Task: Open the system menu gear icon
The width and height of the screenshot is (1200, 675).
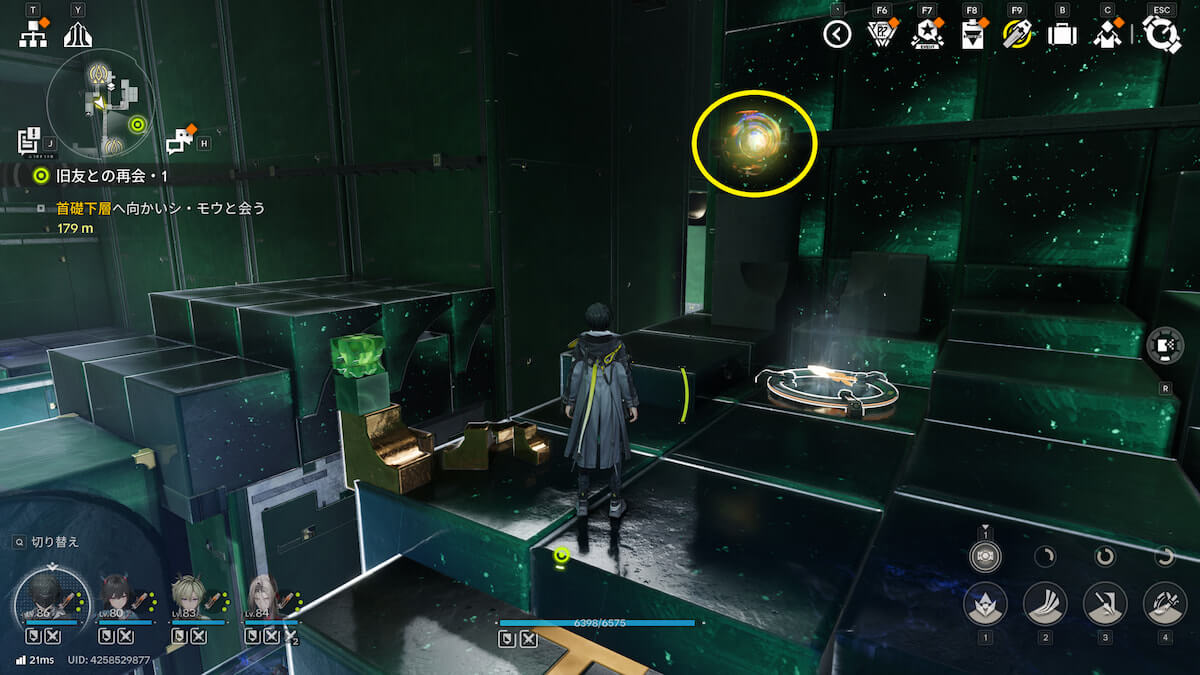Action: (x=1162, y=35)
